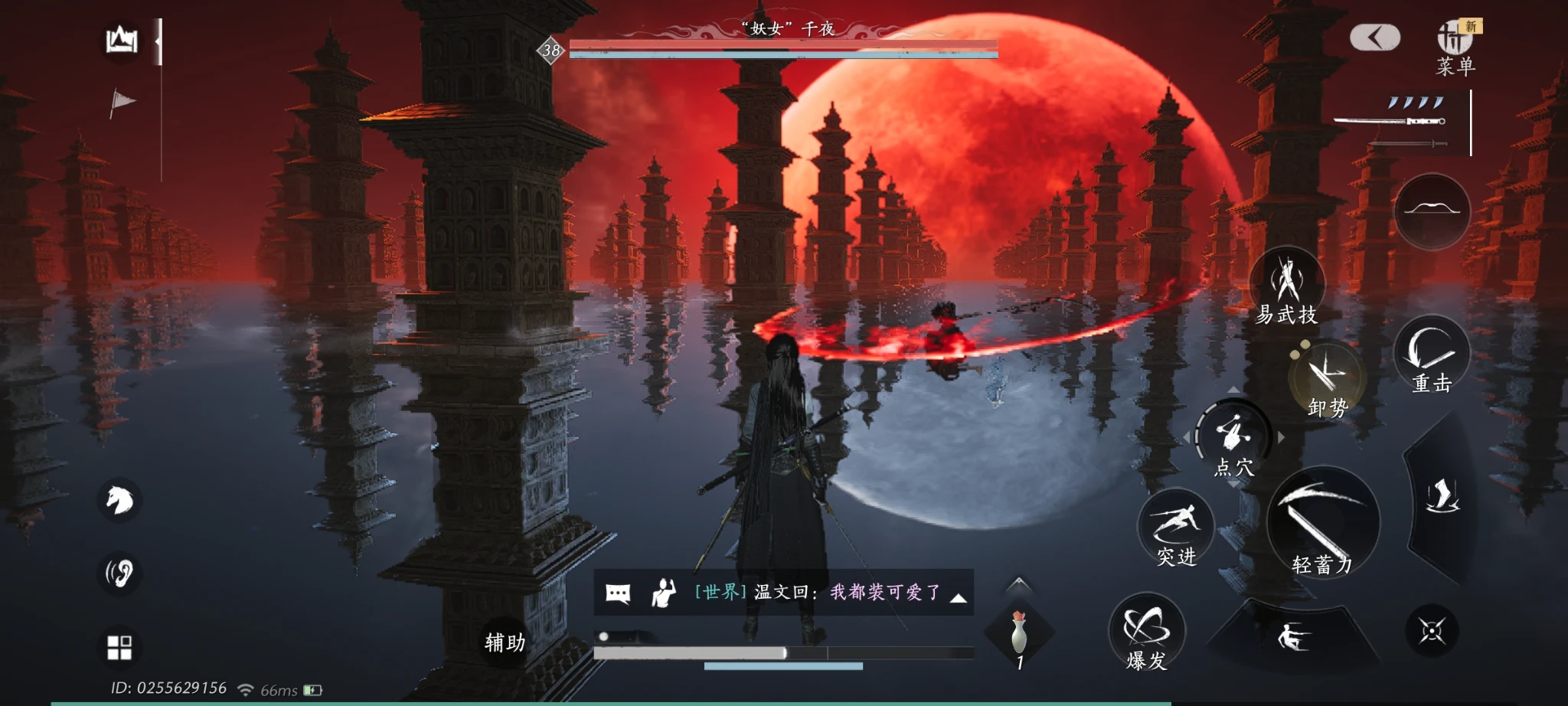1568x706 pixels.
Task: Activate the 易武技 skill
Action: [x=1287, y=286]
